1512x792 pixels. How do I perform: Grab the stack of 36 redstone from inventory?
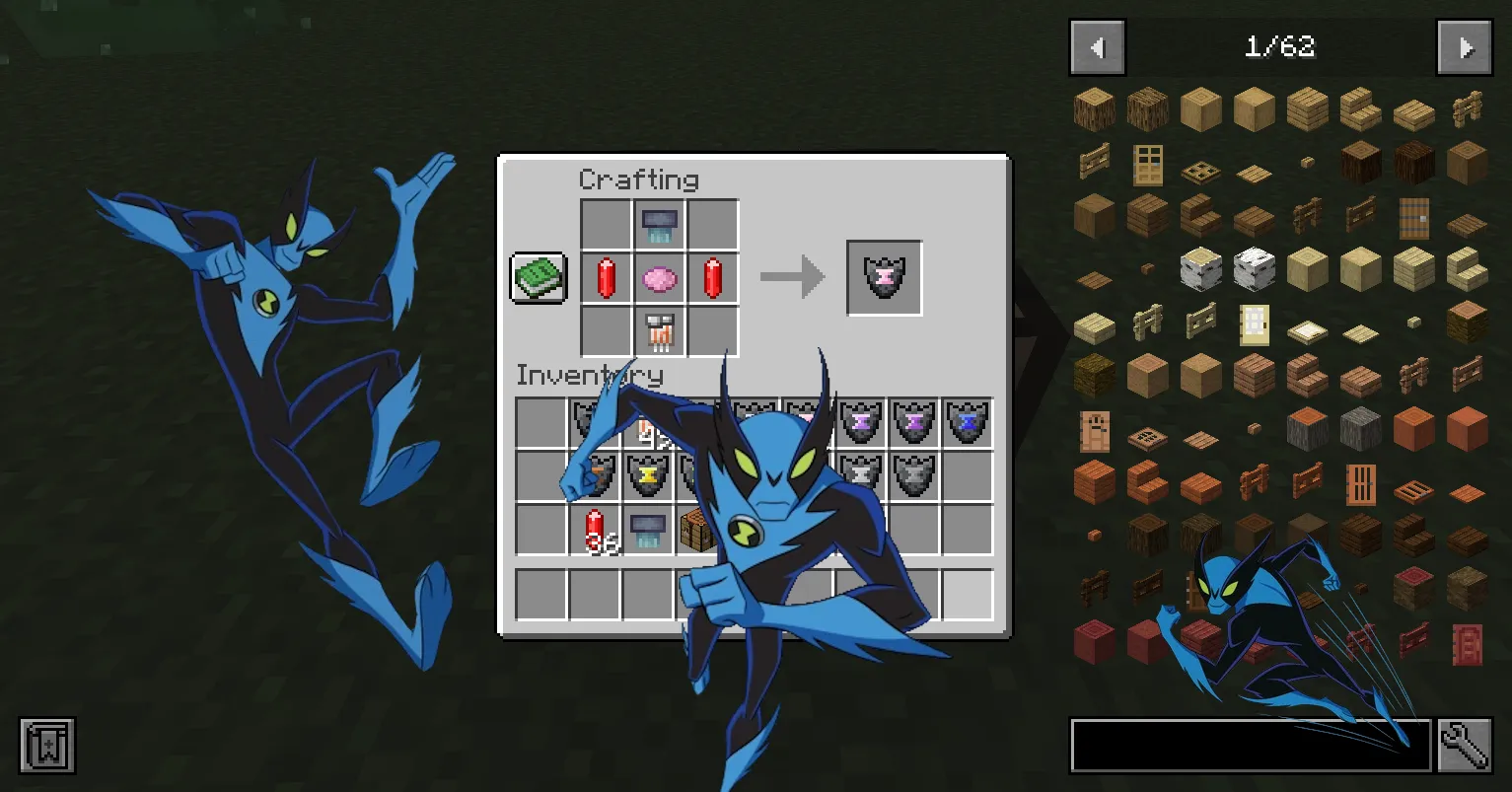594,528
